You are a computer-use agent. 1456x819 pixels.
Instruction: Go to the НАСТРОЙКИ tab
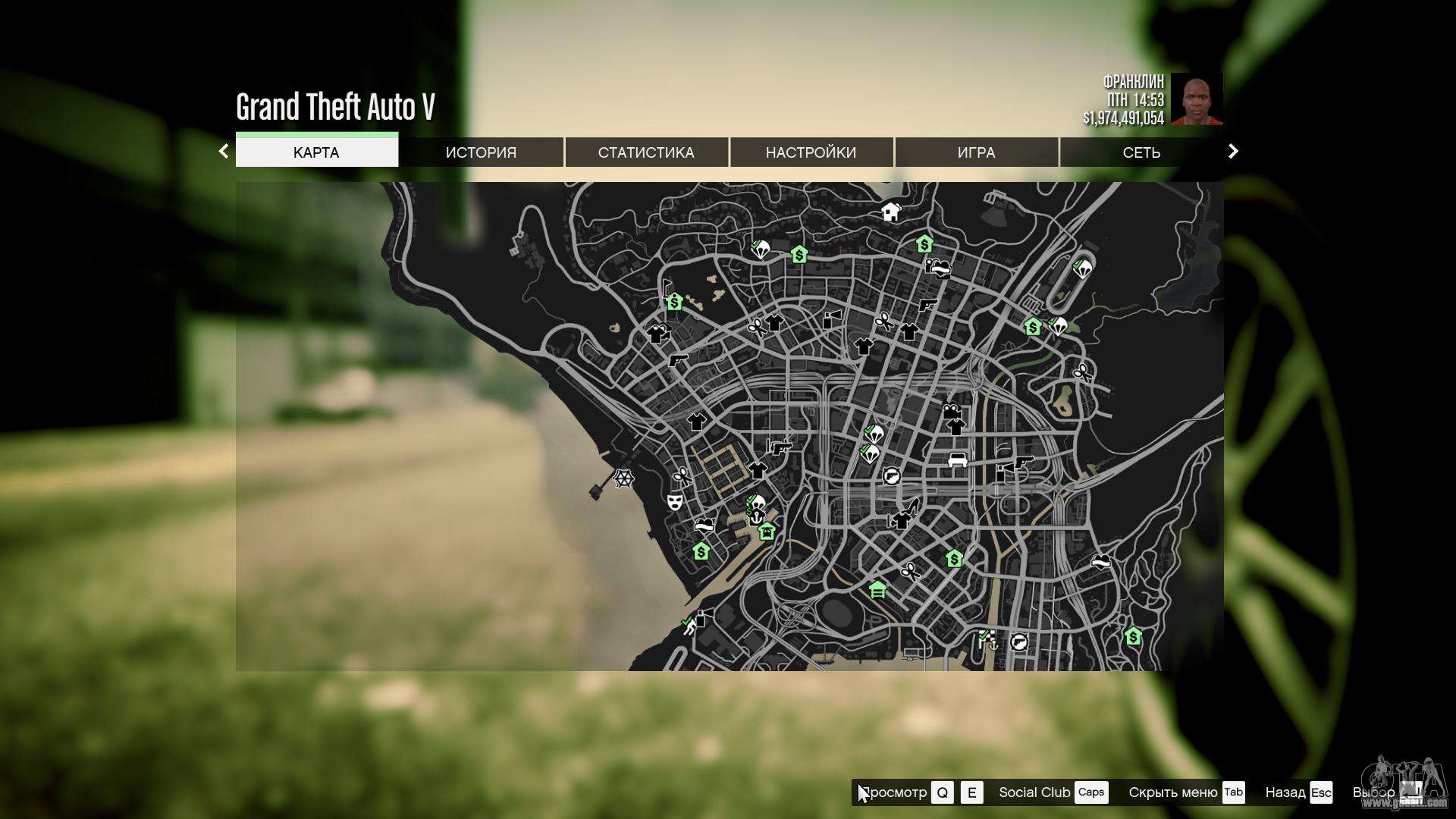click(811, 152)
